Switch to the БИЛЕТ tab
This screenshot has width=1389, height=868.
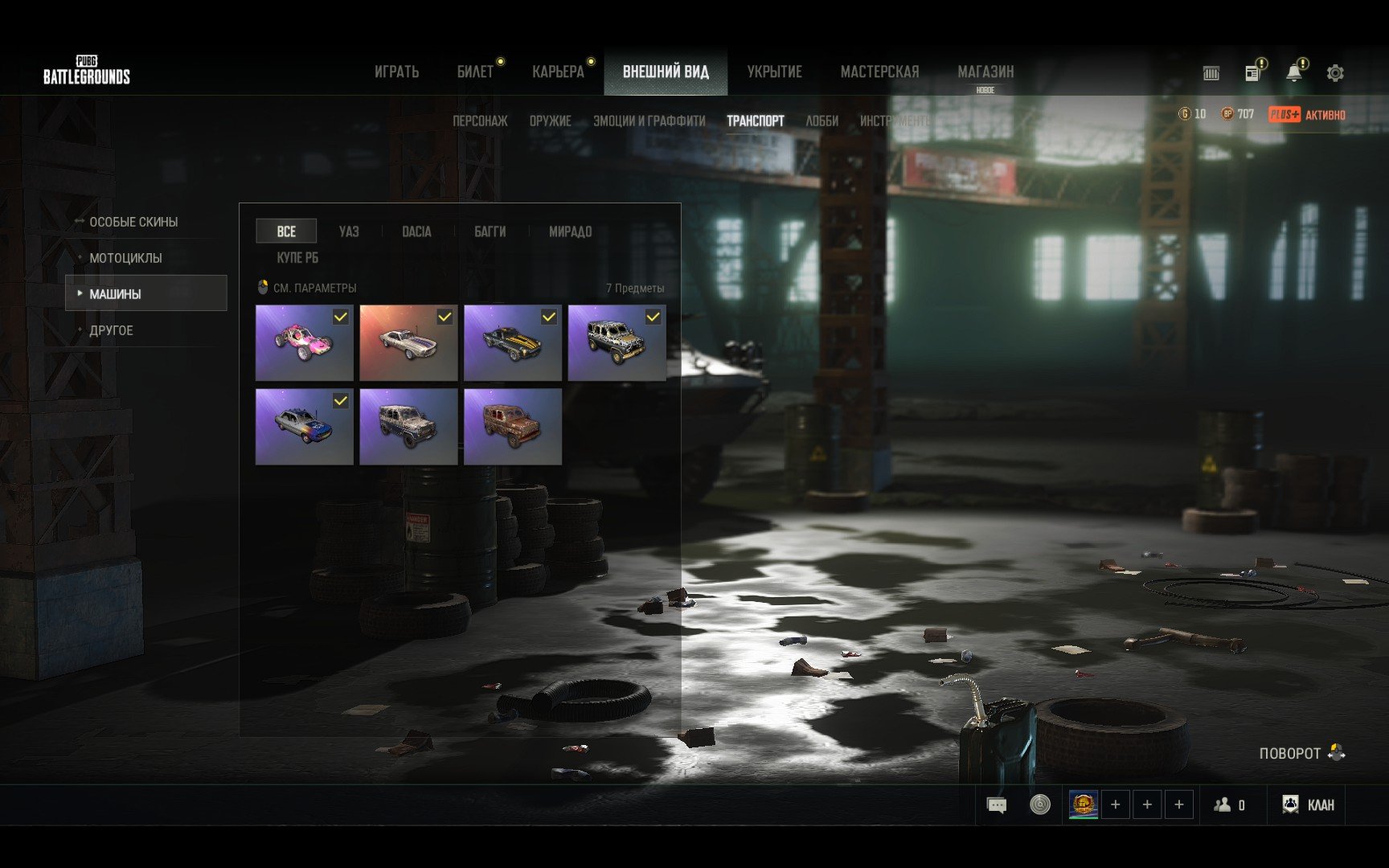pyautogui.click(x=475, y=72)
